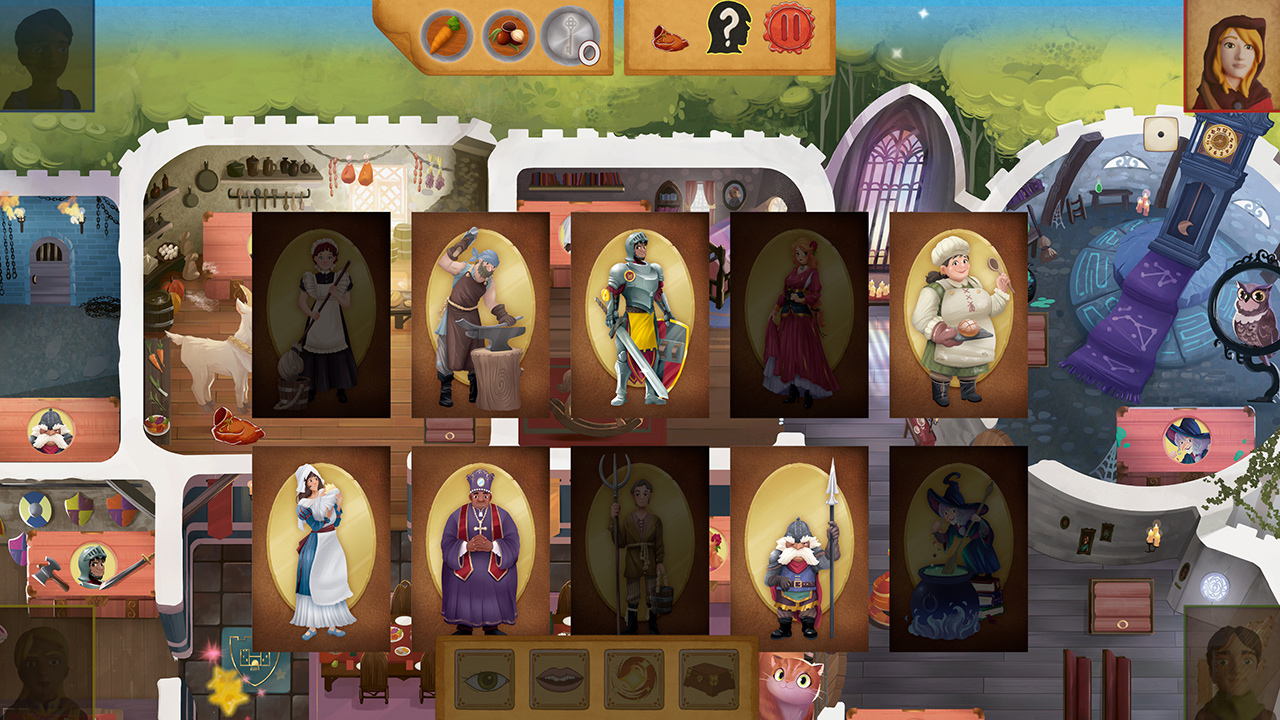Pick the bishop character card
This screenshot has height=720, width=1280.
coord(482,545)
